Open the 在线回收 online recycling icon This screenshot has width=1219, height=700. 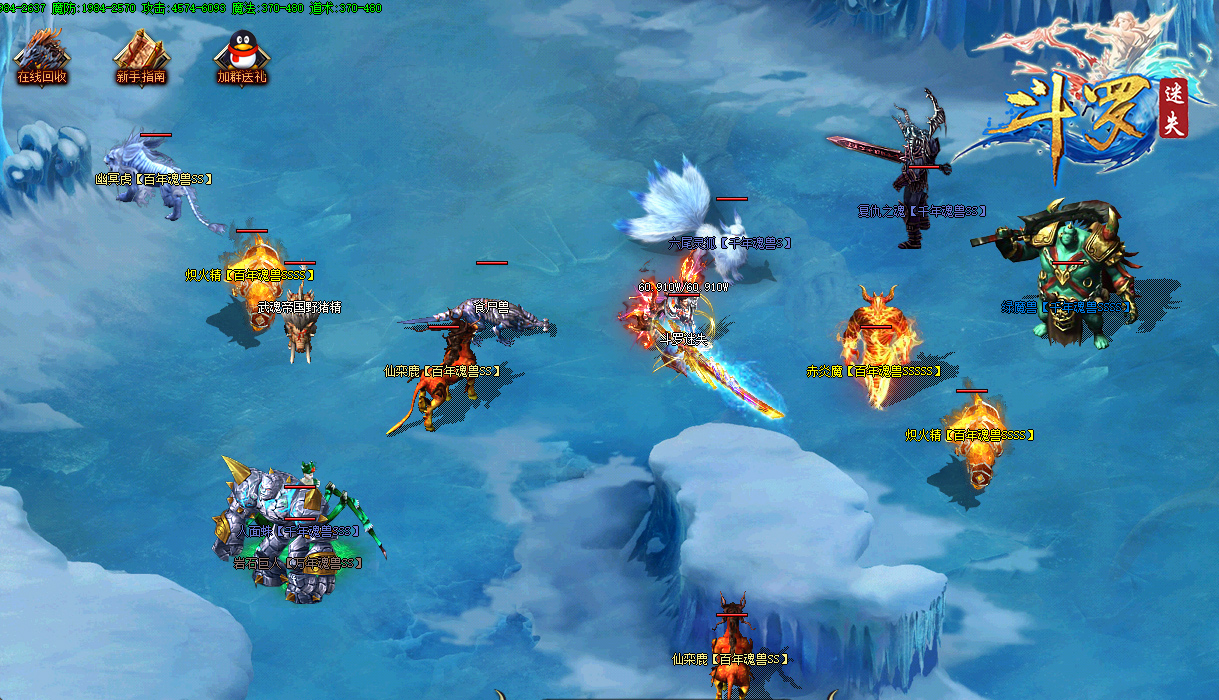pos(42,55)
